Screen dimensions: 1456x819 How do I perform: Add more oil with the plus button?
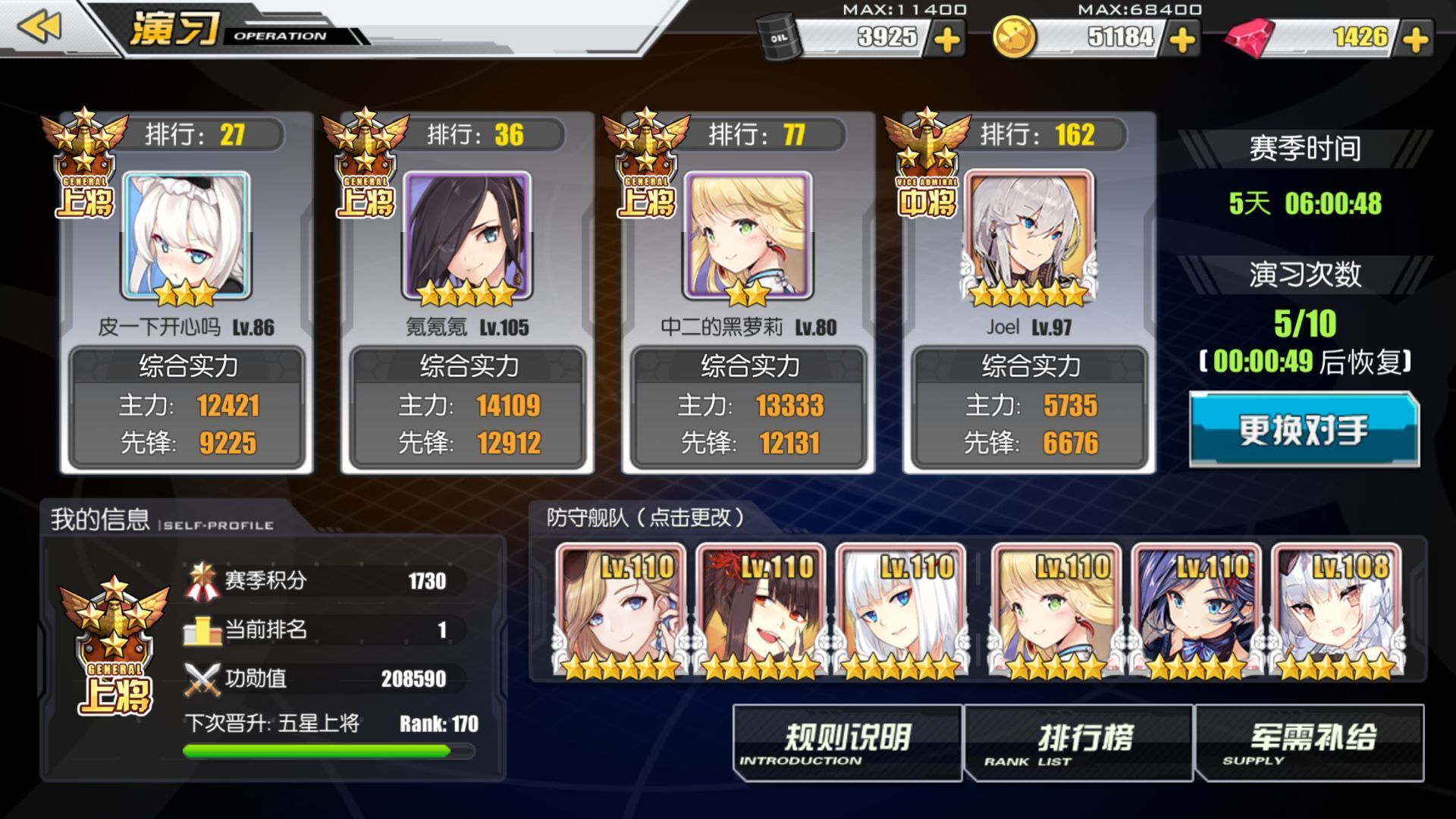946,39
